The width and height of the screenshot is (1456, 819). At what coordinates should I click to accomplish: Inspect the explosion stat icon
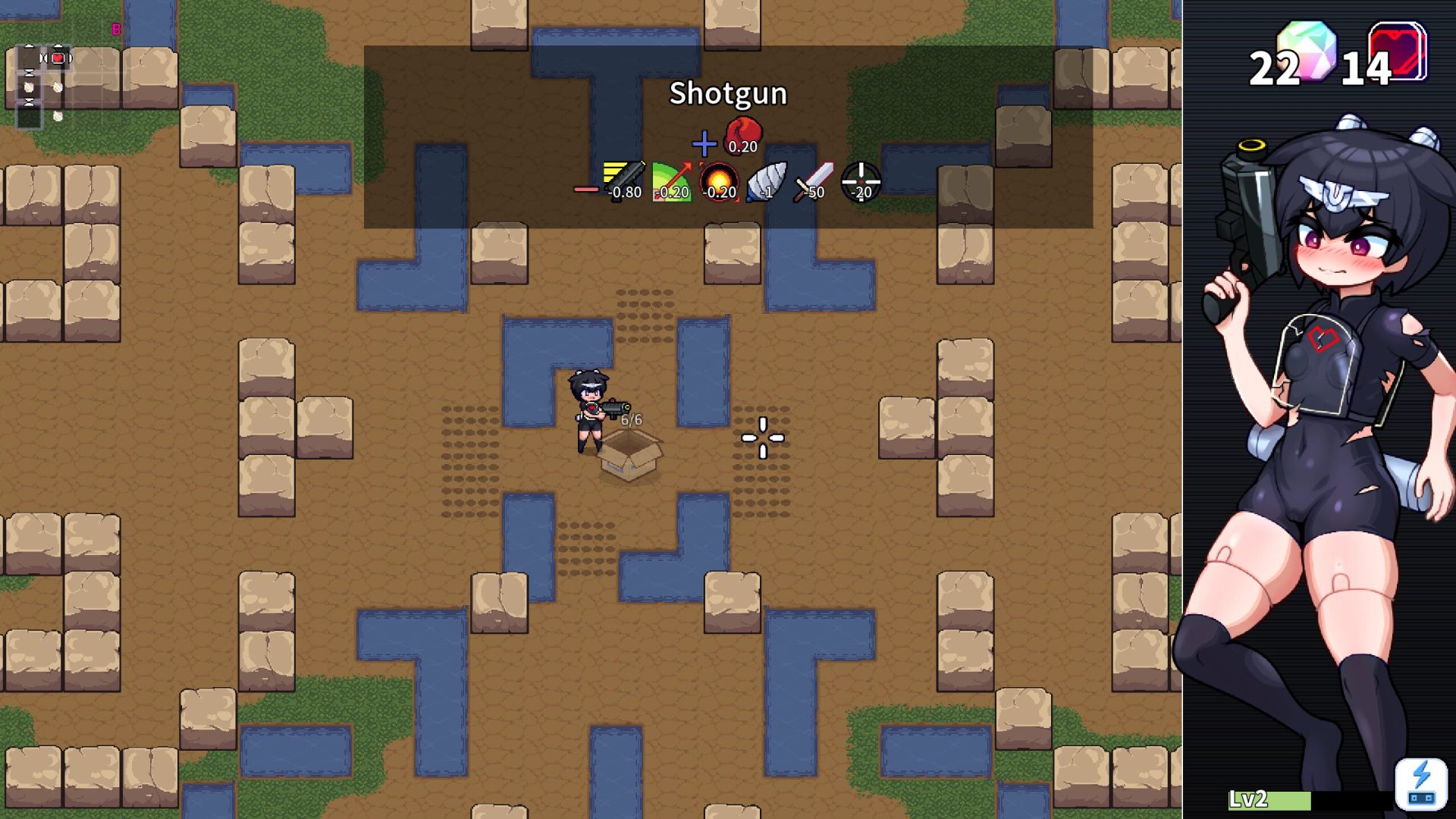[718, 181]
